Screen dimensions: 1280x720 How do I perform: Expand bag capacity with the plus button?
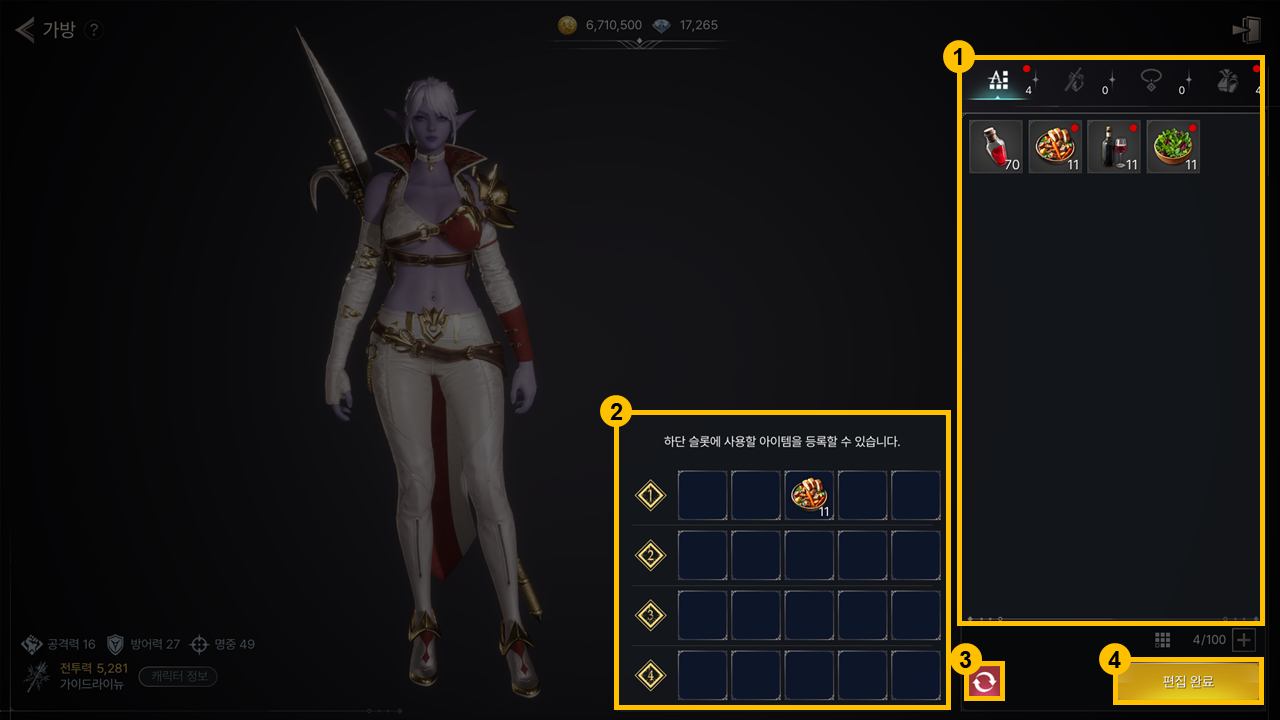pyautogui.click(x=1243, y=640)
